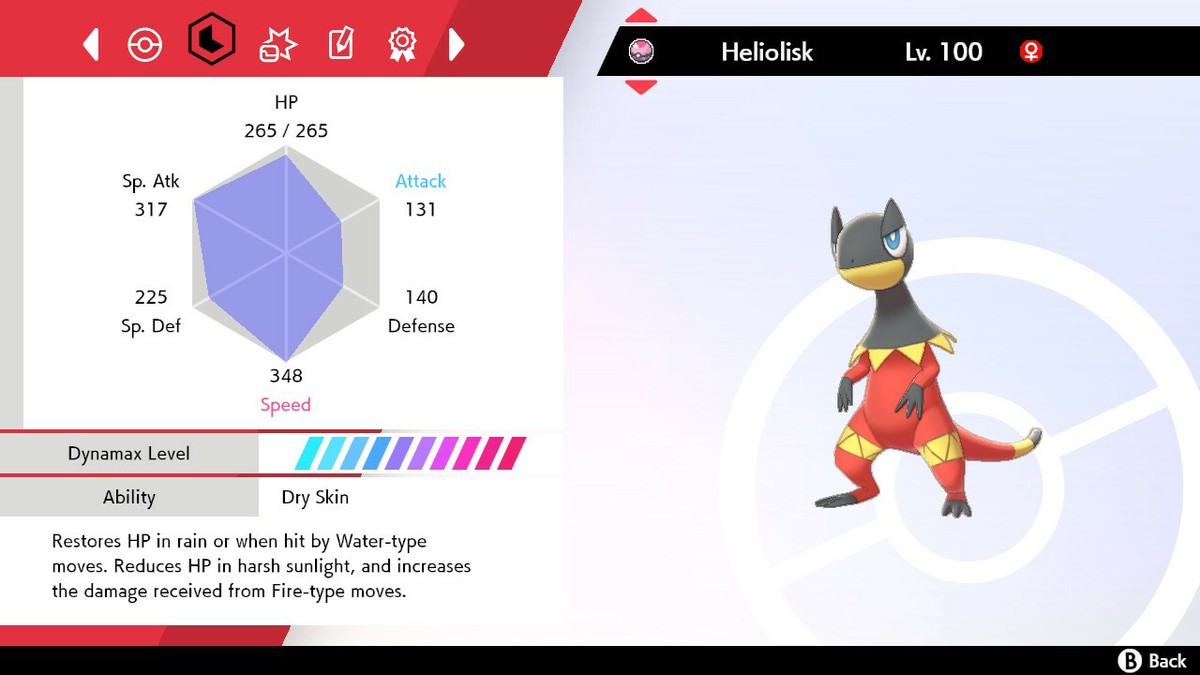Switch to next Pokémon with down arrow
The width and height of the screenshot is (1200, 675).
[x=641, y=87]
